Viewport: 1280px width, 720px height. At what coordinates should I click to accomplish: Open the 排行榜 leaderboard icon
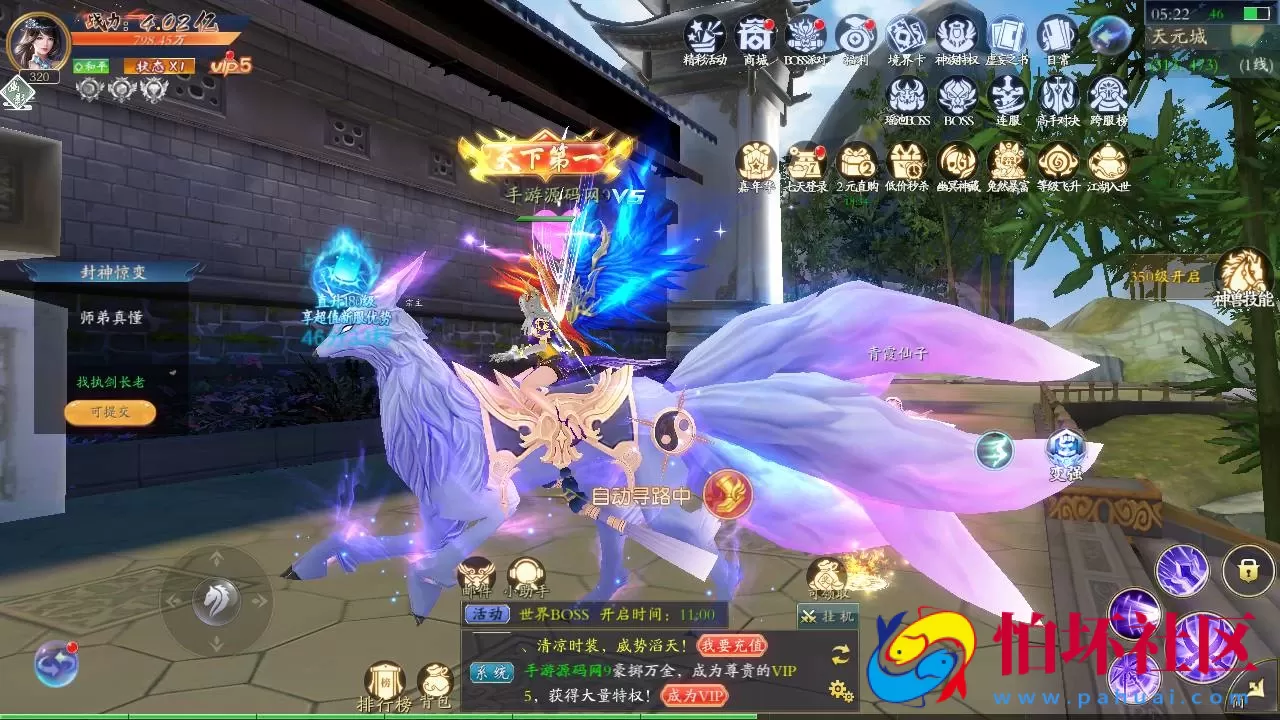385,678
